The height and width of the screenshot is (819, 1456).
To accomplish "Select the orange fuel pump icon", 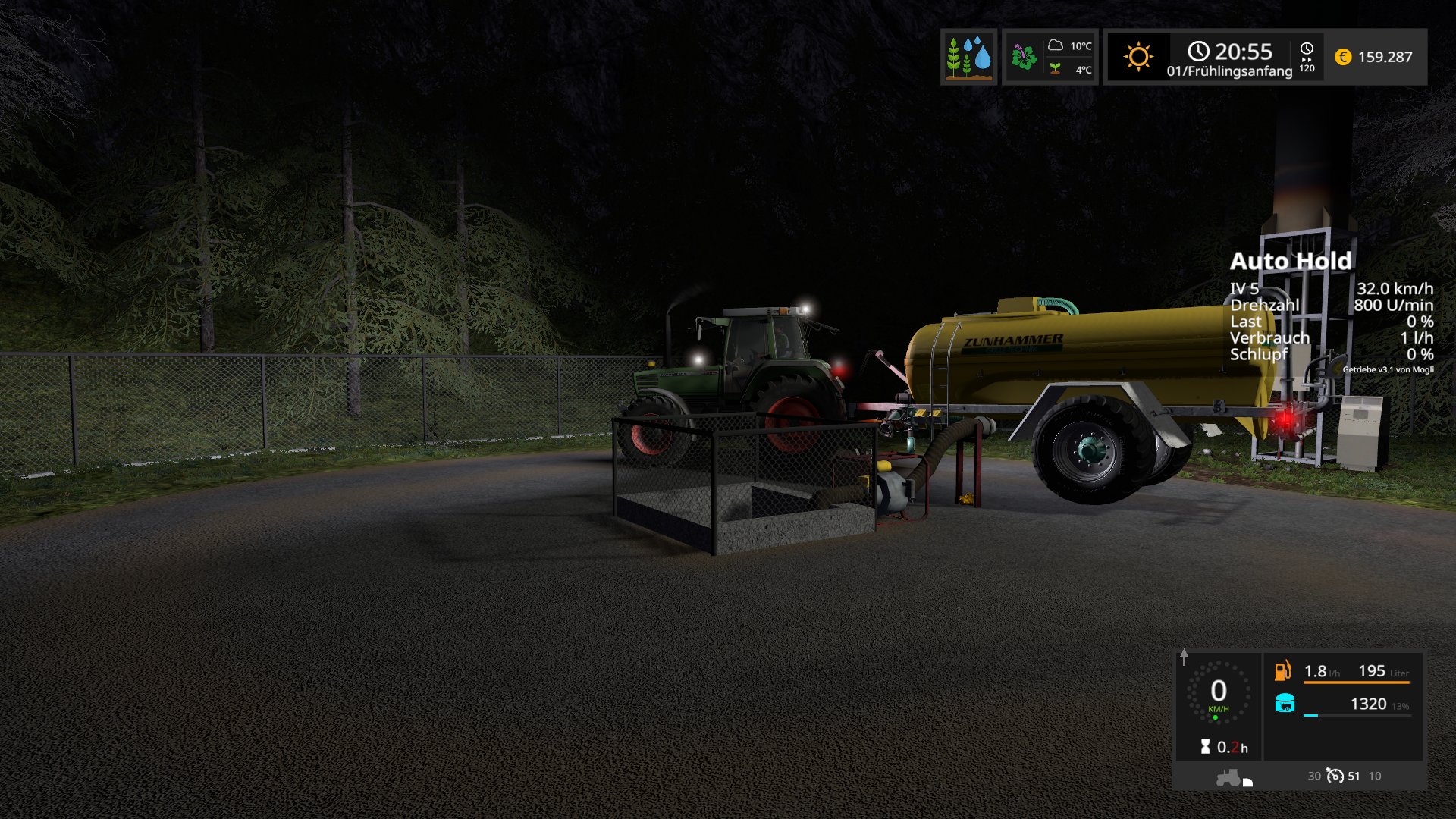I will (x=1282, y=670).
